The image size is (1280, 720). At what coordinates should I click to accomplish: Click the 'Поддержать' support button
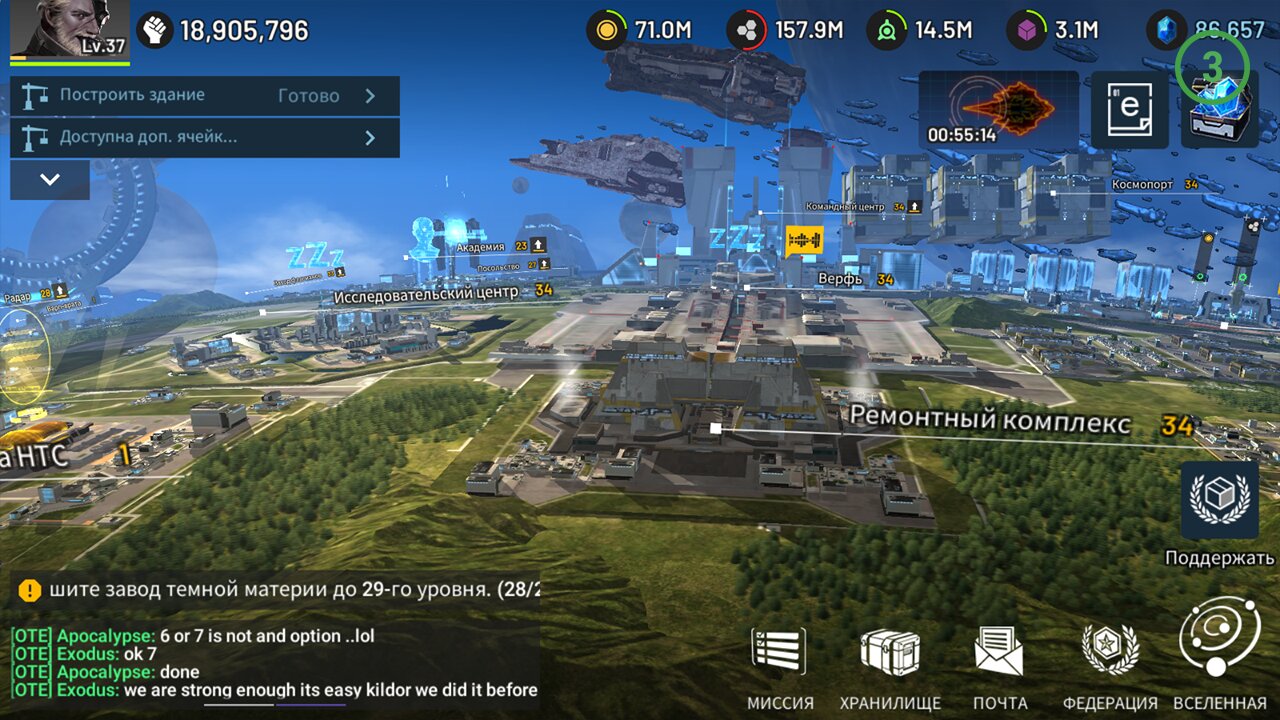coord(1219,500)
